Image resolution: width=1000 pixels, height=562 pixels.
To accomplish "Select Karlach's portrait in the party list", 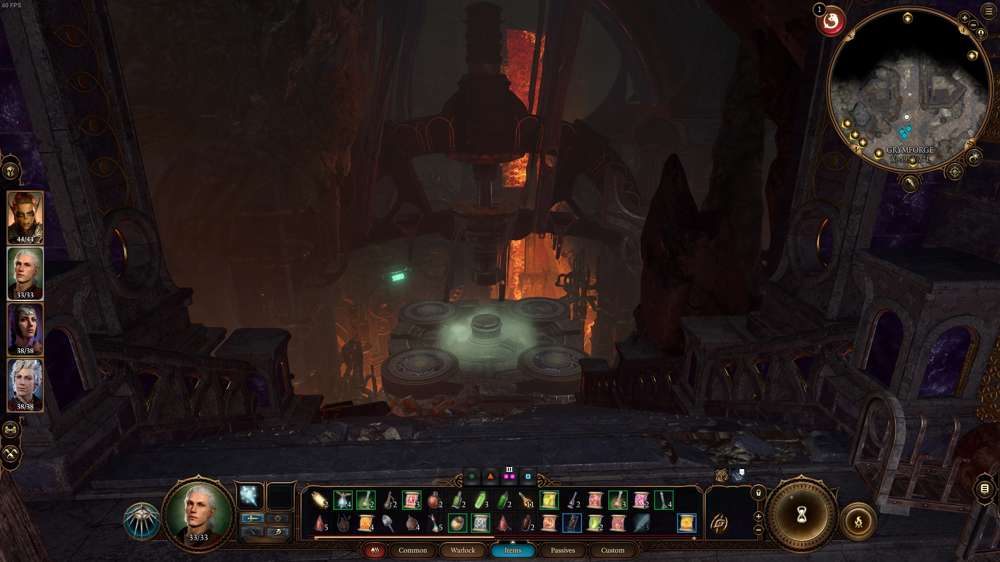I will (25, 215).
